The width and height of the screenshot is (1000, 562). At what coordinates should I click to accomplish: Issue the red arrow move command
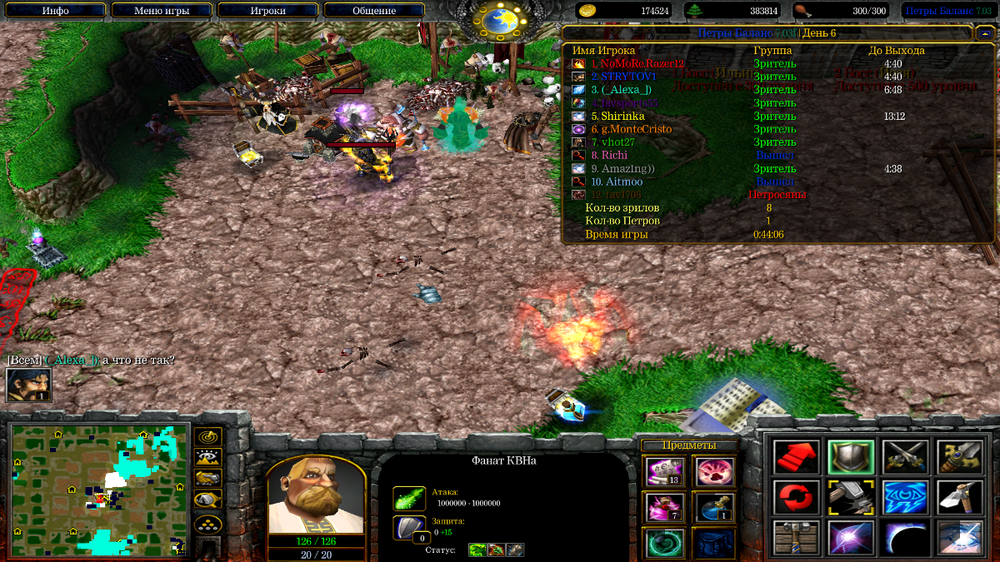click(797, 458)
